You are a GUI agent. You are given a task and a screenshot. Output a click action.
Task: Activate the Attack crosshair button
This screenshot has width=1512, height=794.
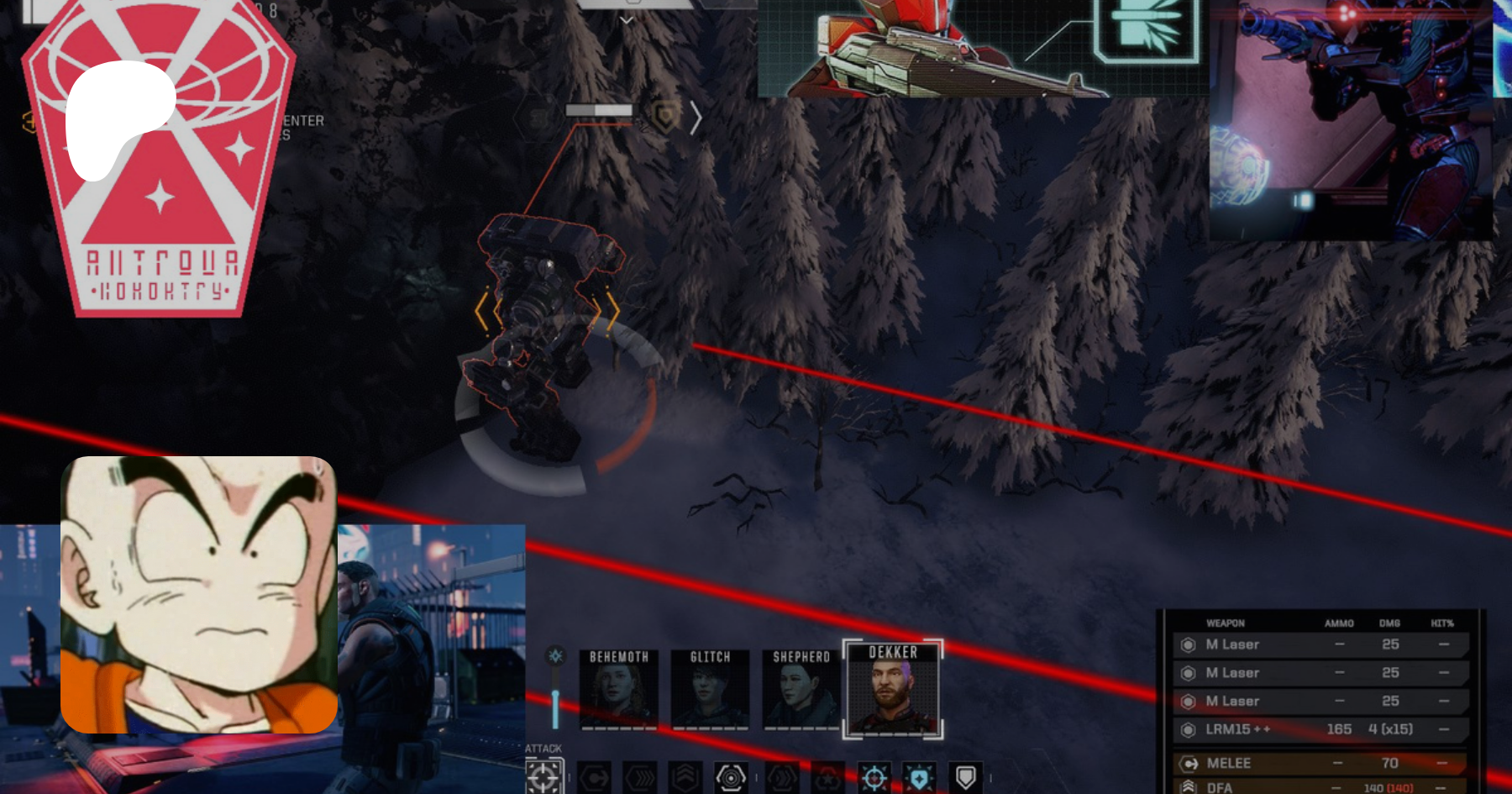click(x=543, y=778)
